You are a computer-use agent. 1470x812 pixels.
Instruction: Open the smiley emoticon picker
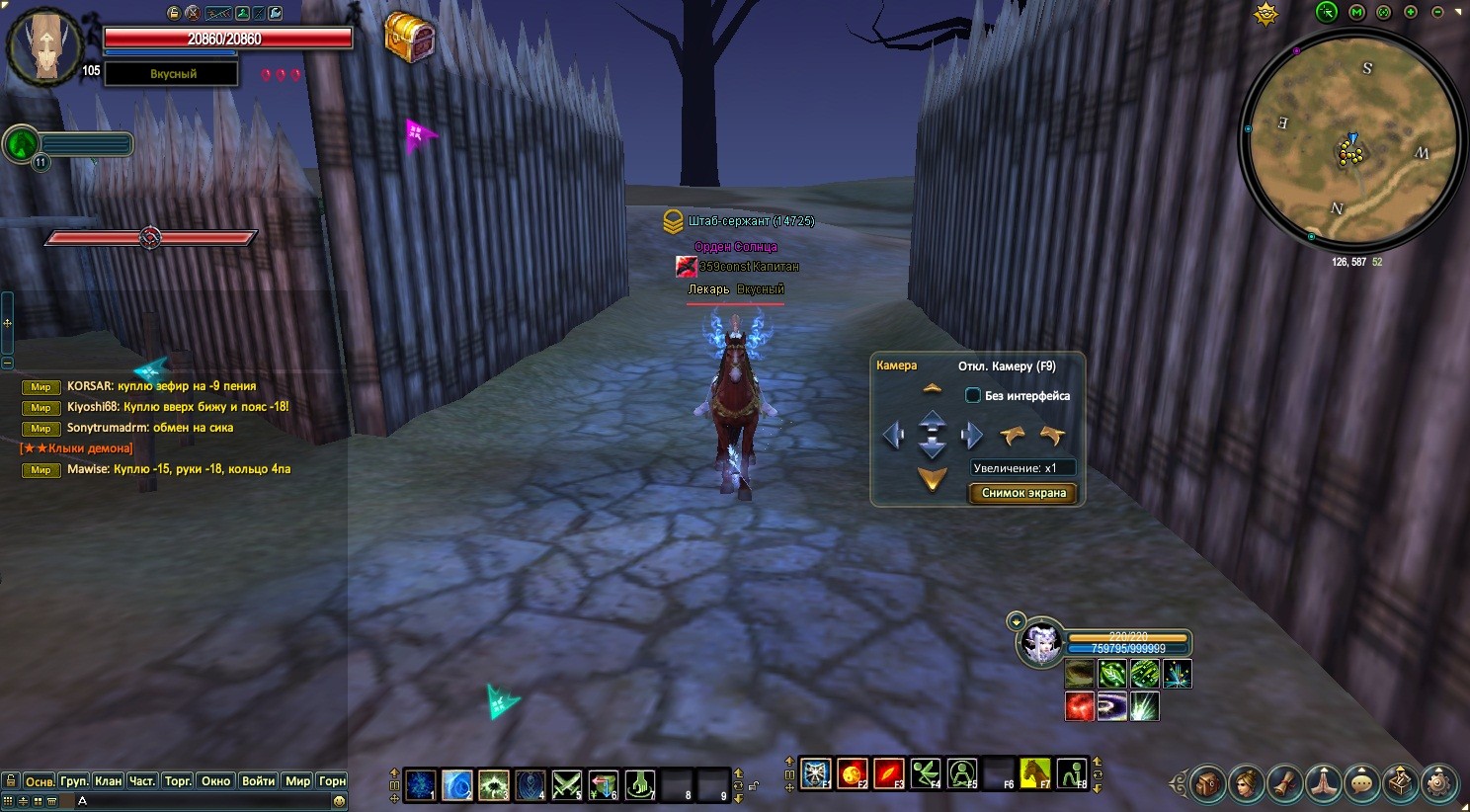(x=340, y=801)
